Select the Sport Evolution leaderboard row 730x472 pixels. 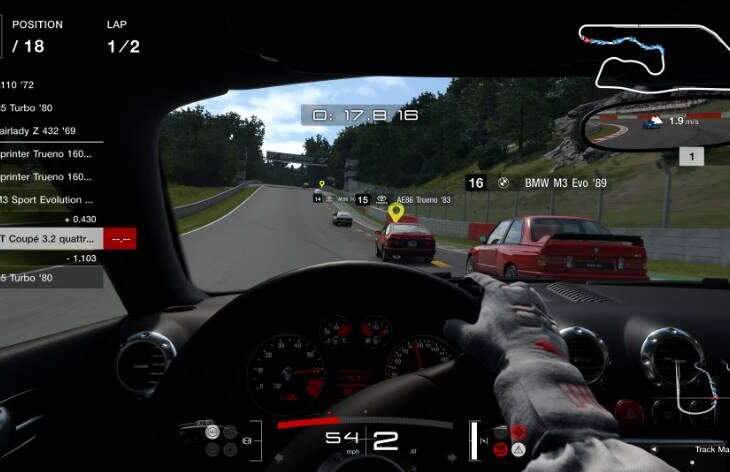[x=50, y=199]
